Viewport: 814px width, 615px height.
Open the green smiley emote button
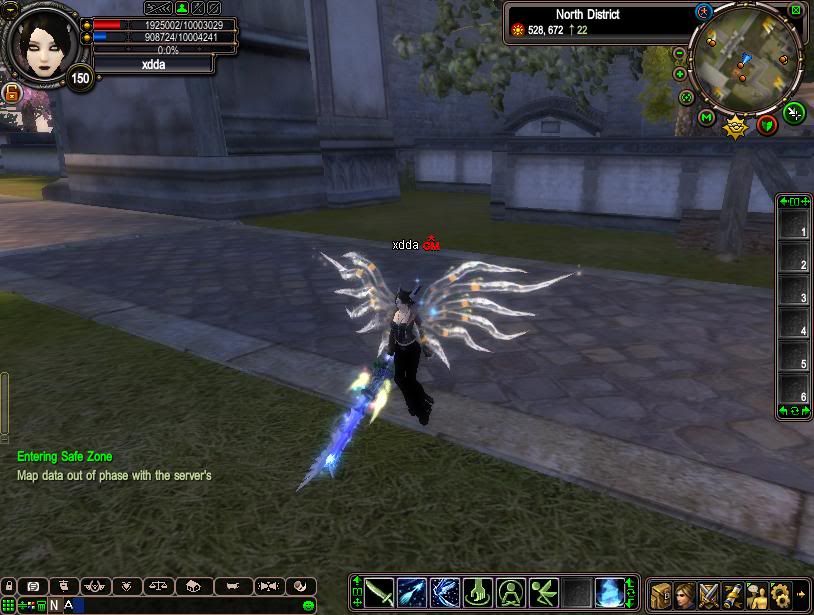[x=309, y=605]
